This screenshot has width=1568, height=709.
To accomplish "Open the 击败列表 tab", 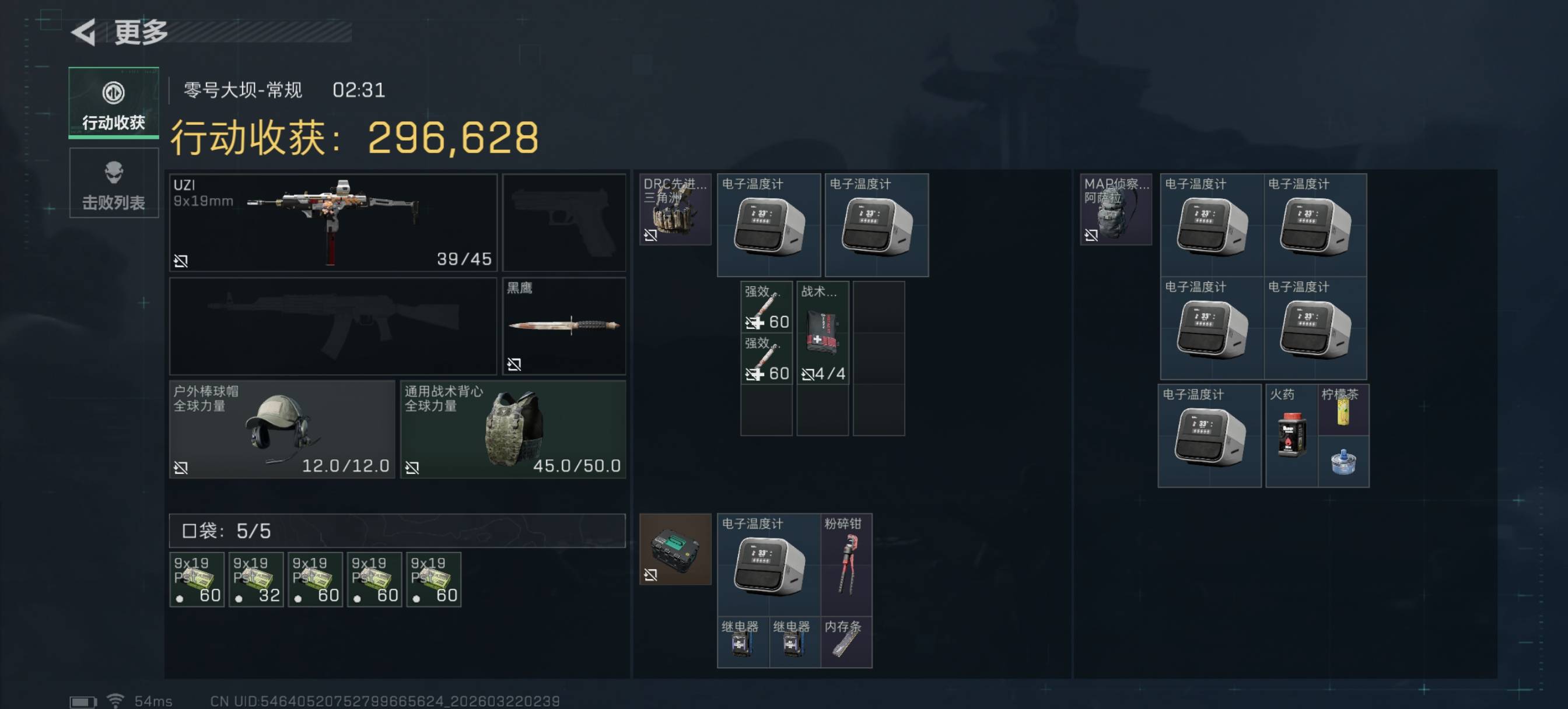I will 113,183.
